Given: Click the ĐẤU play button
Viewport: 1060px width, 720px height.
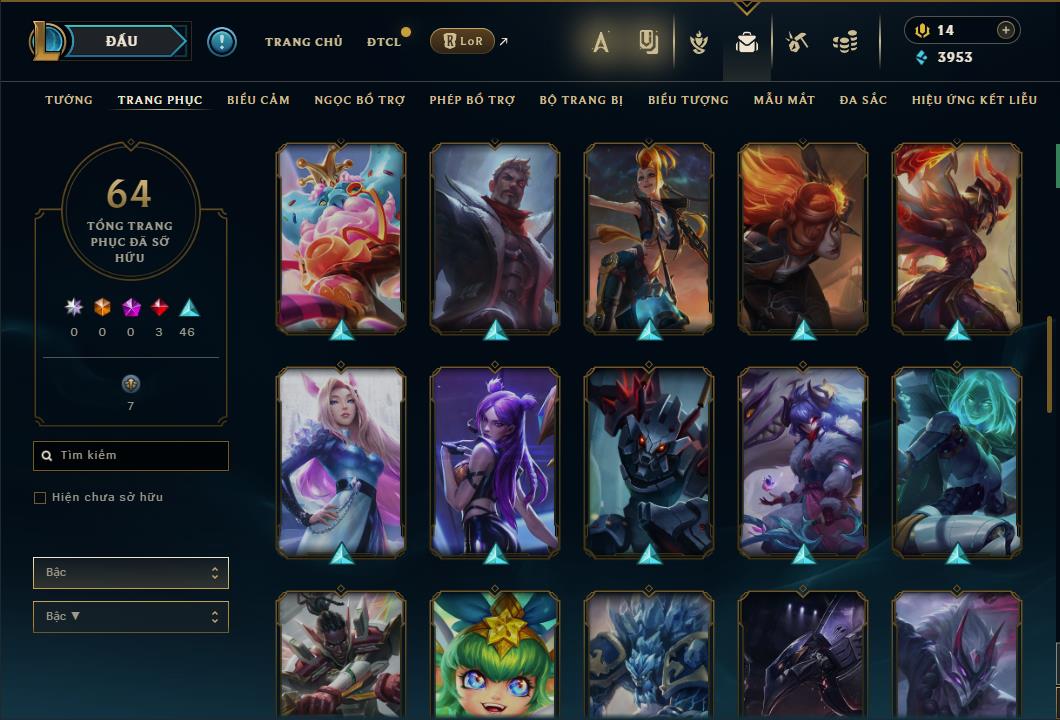Looking at the screenshot, I should (x=122, y=41).
